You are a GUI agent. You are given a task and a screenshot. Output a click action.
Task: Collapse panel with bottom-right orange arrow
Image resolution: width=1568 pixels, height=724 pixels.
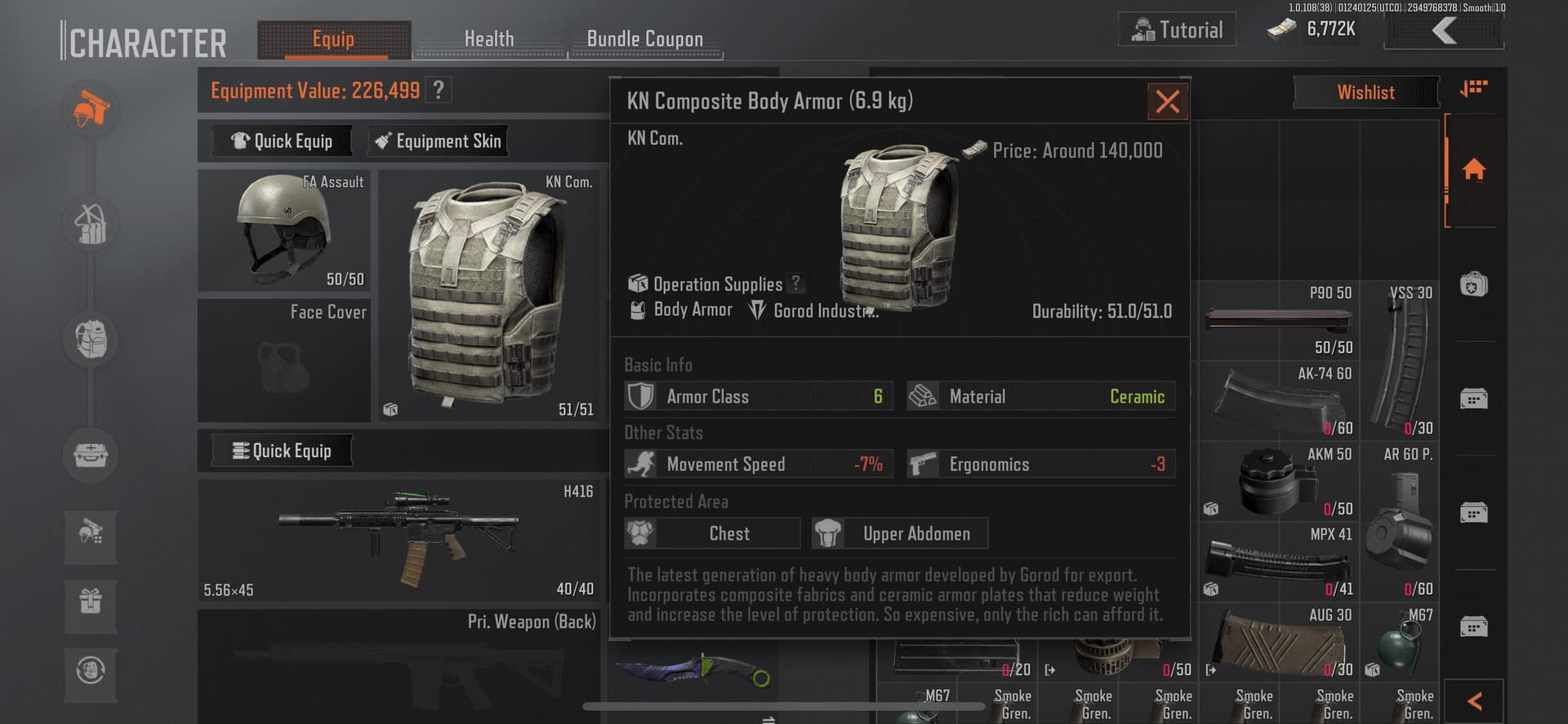coord(1474,701)
